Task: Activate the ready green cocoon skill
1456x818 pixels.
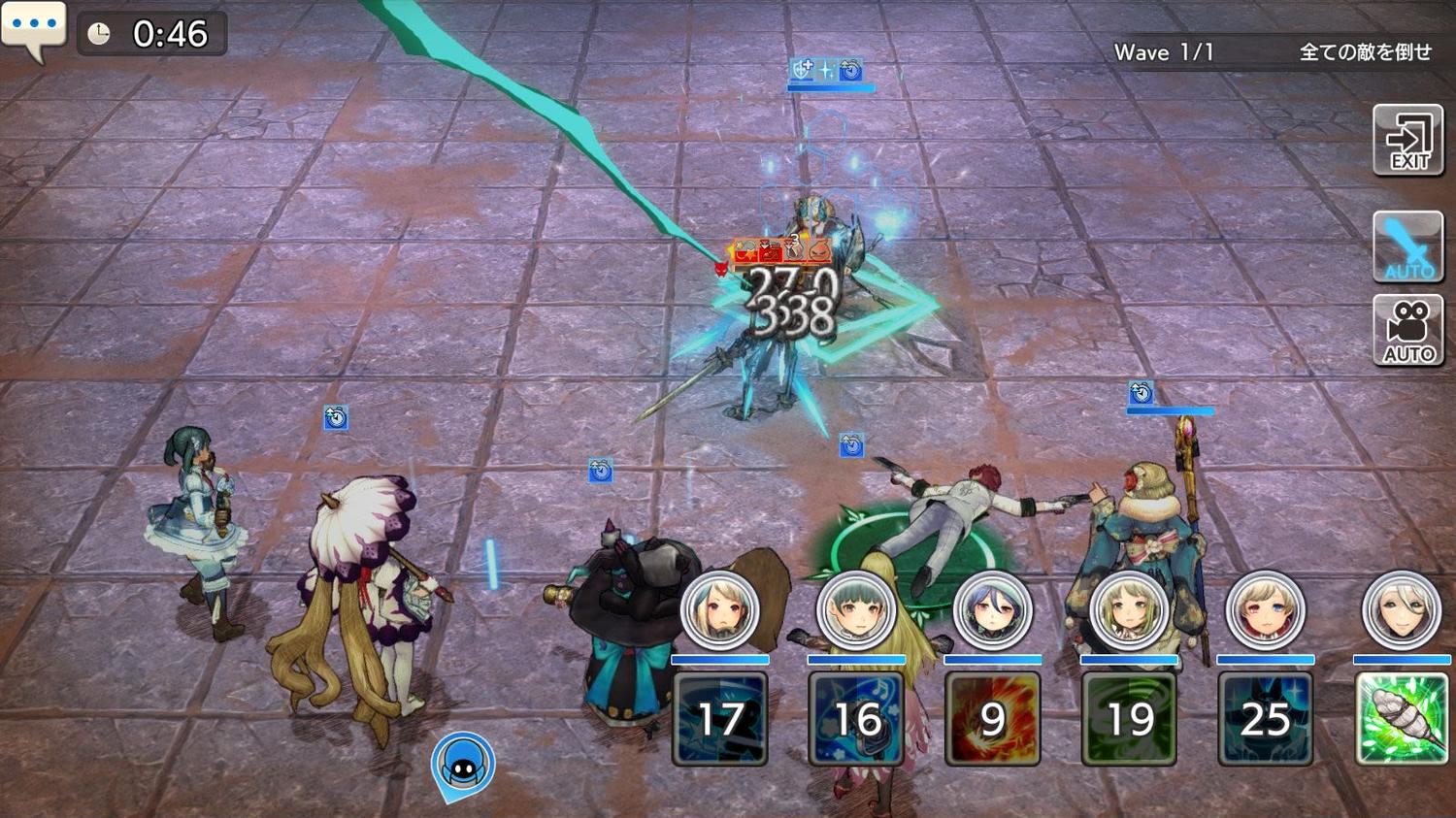Action: point(1401,718)
